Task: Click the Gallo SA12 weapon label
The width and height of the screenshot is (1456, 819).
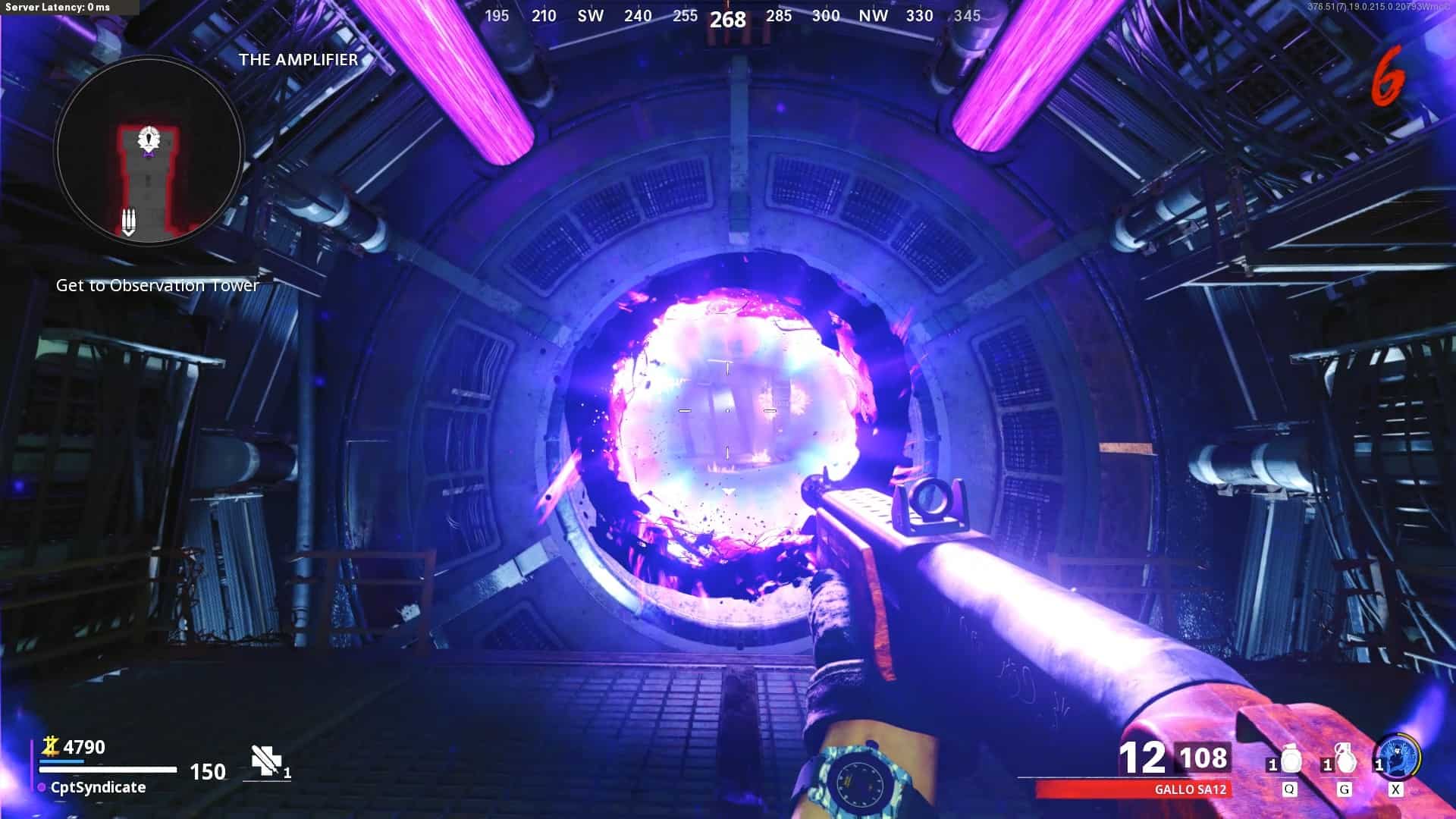Action: click(x=1190, y=789)
